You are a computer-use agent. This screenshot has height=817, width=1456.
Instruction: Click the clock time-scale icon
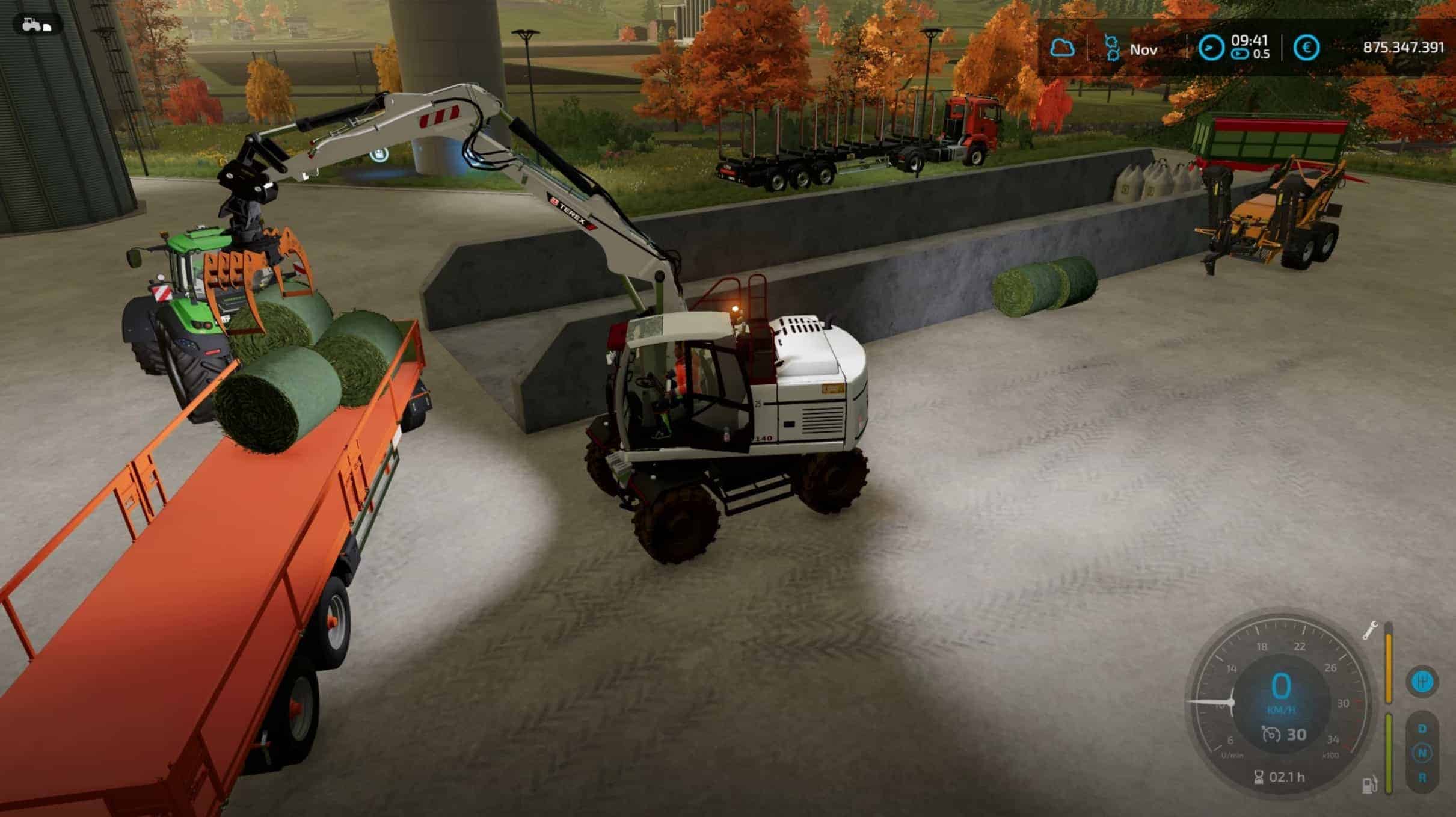(x=1211, y=48)
